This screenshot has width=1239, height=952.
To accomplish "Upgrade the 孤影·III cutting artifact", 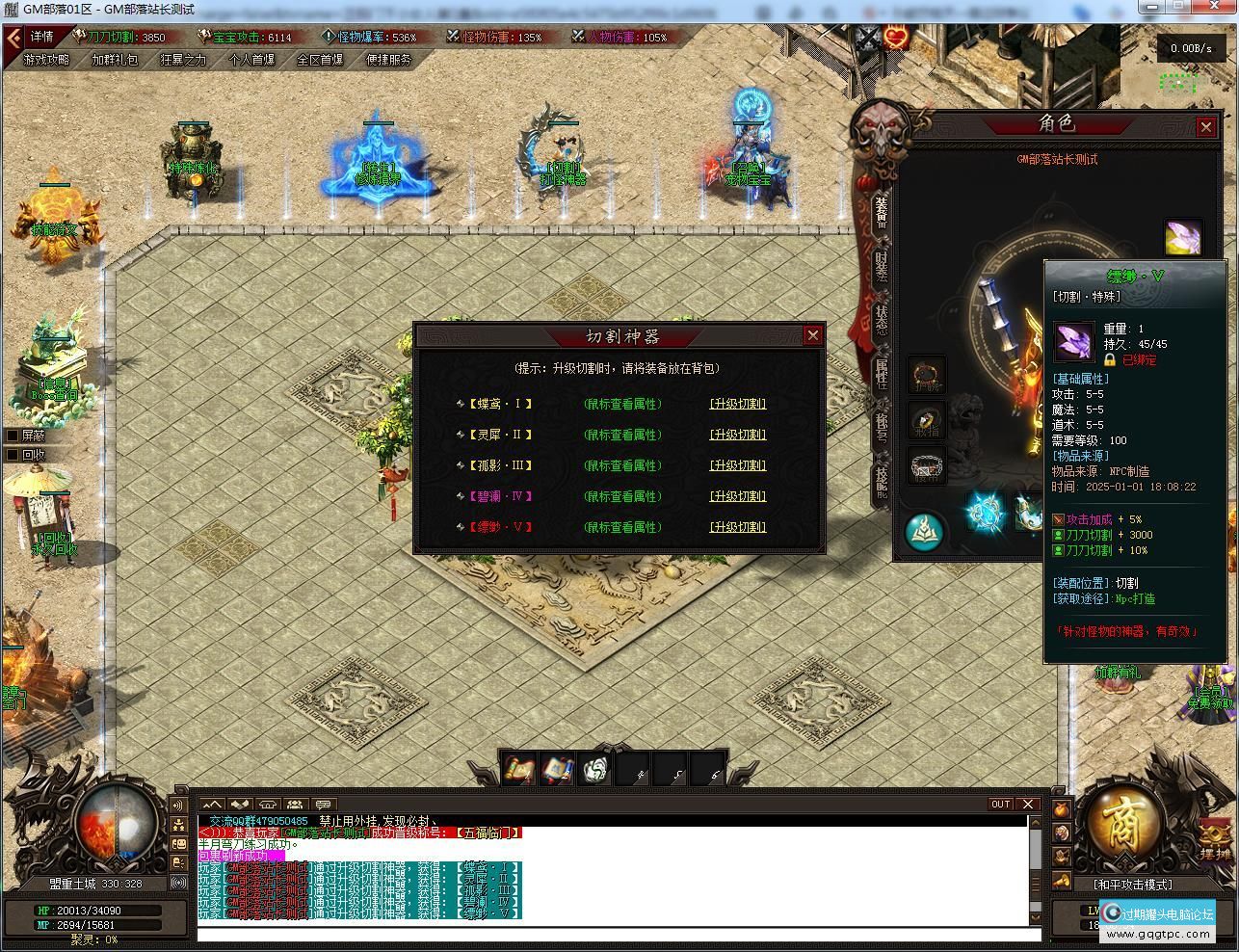I will [737, 465].
